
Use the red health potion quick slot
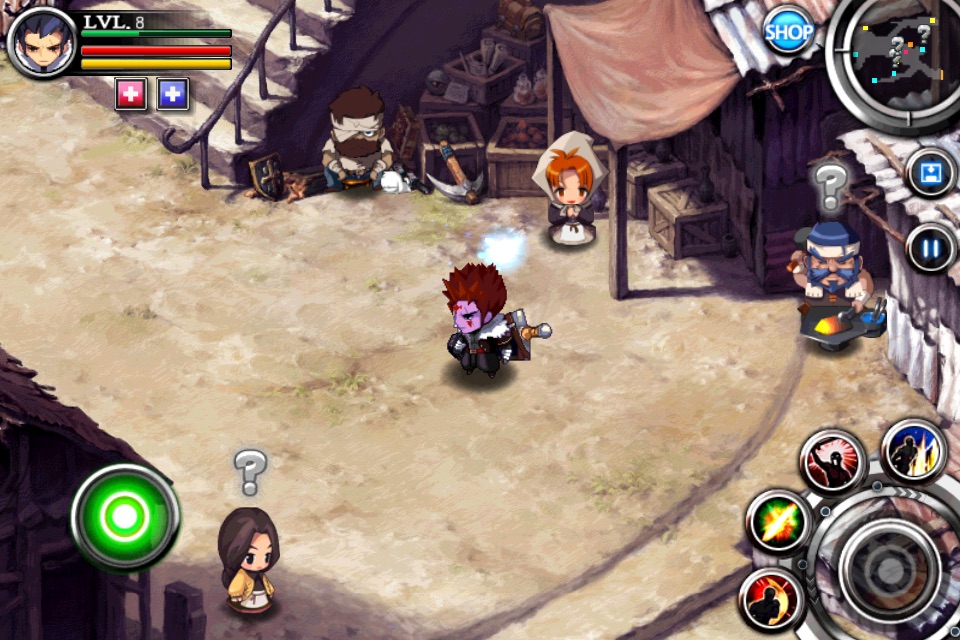coord(131,94)
